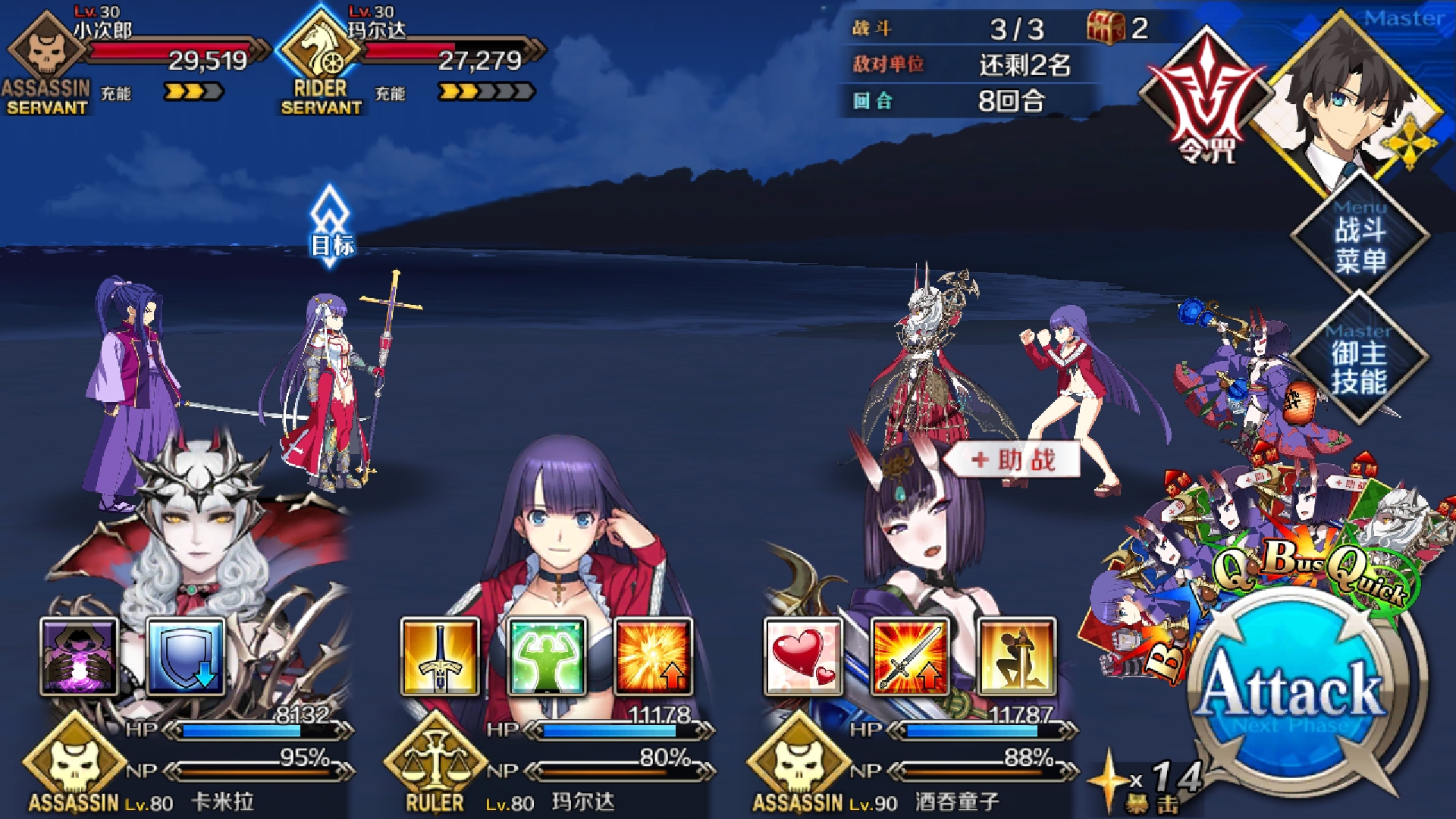Open 御主技能 Master skills
The width and height of the screenshot is (1456, 819).
tap(1360, 367)
